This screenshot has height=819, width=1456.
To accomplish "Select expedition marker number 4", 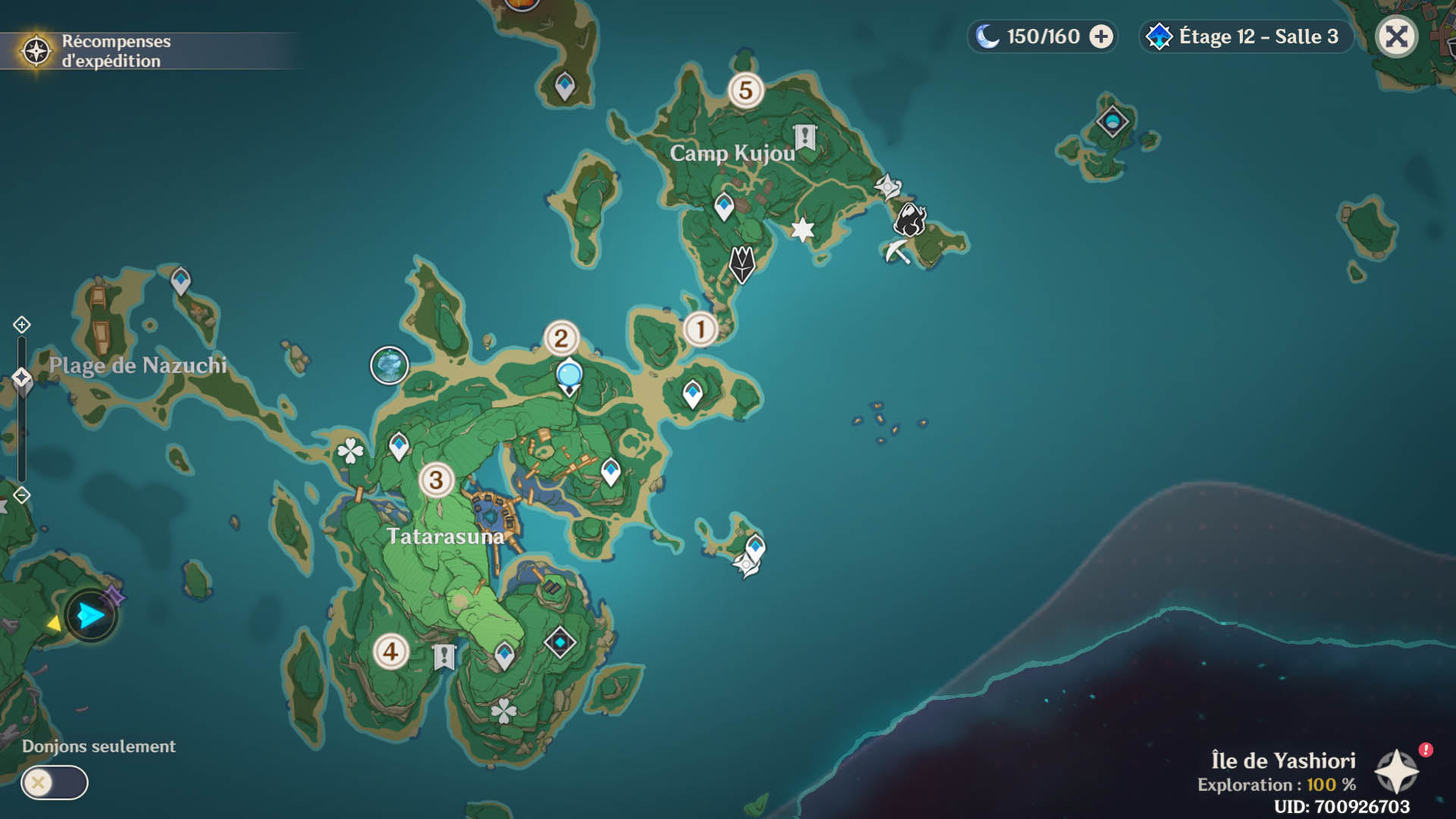I will [391, 651].
